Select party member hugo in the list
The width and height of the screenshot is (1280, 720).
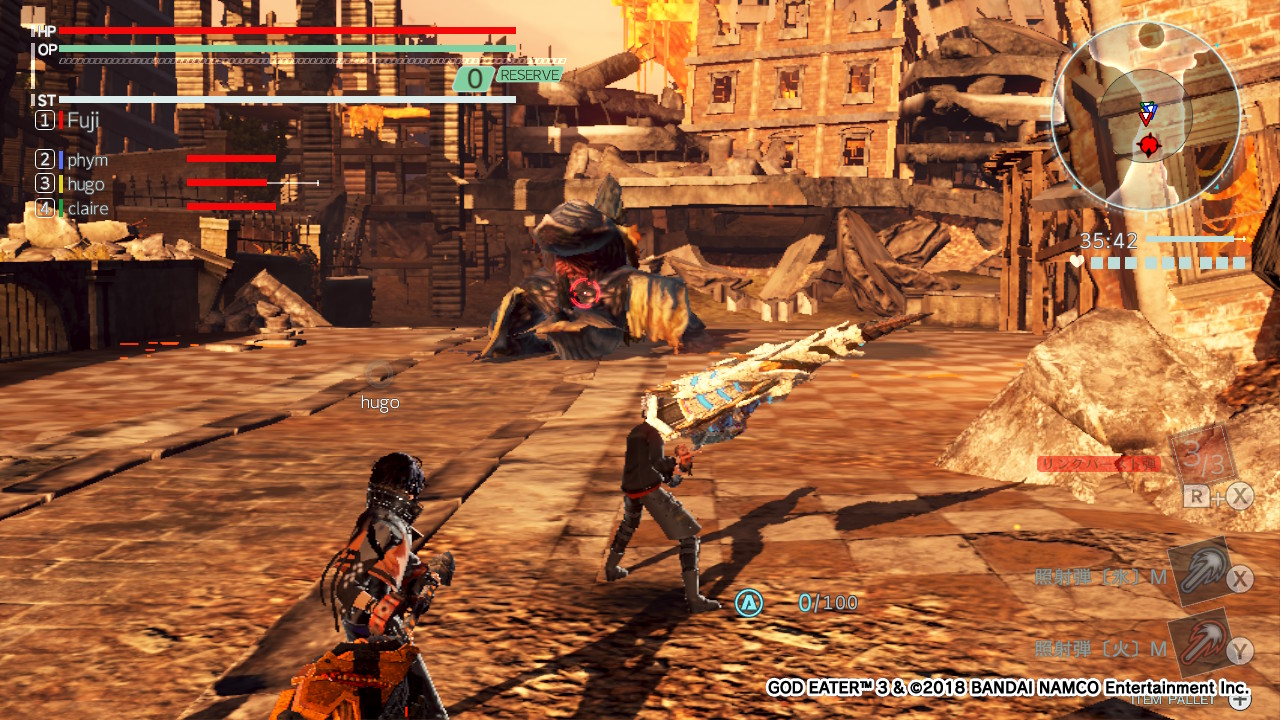(86, 184)
